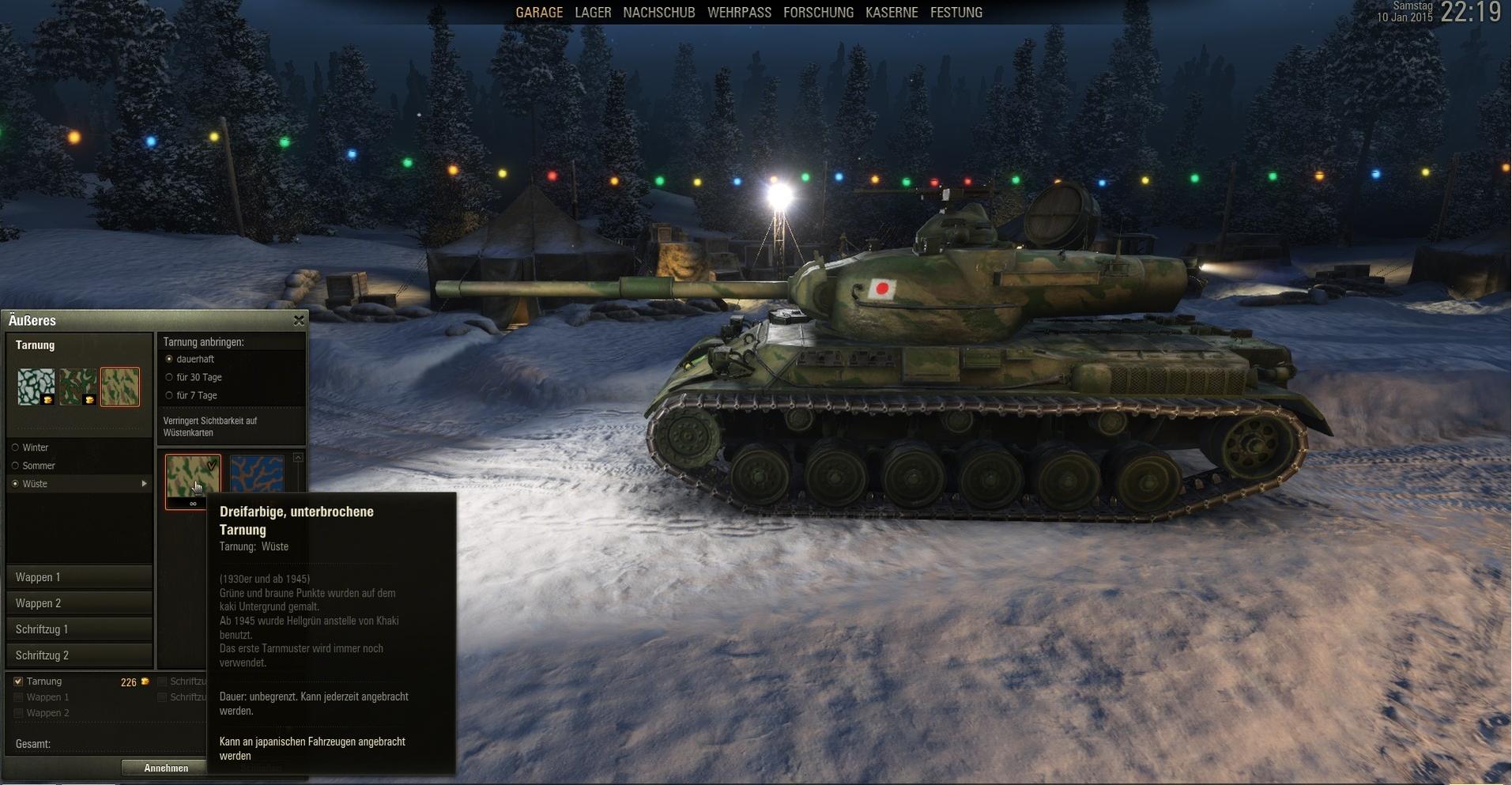Open the WEHRPASS page
1512x785 pixels.
[x=739, y=13]
